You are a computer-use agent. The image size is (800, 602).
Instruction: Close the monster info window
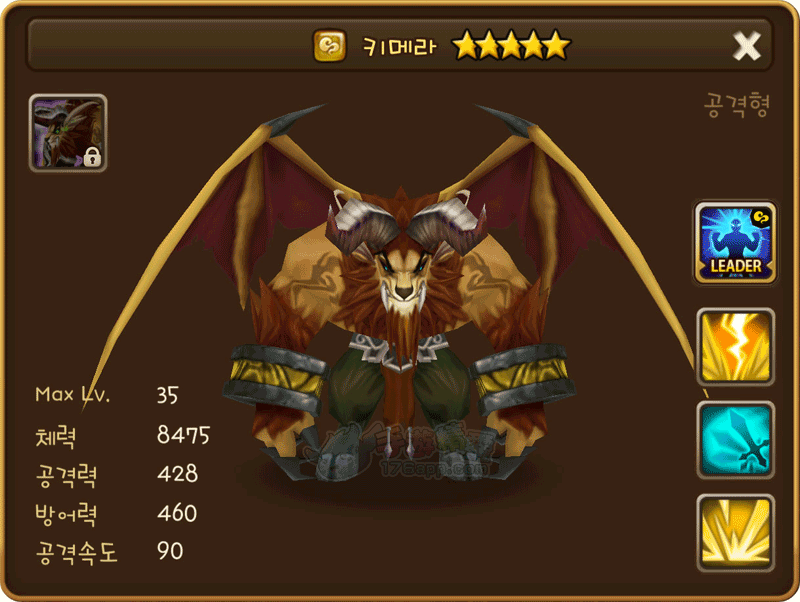(747, 46)
